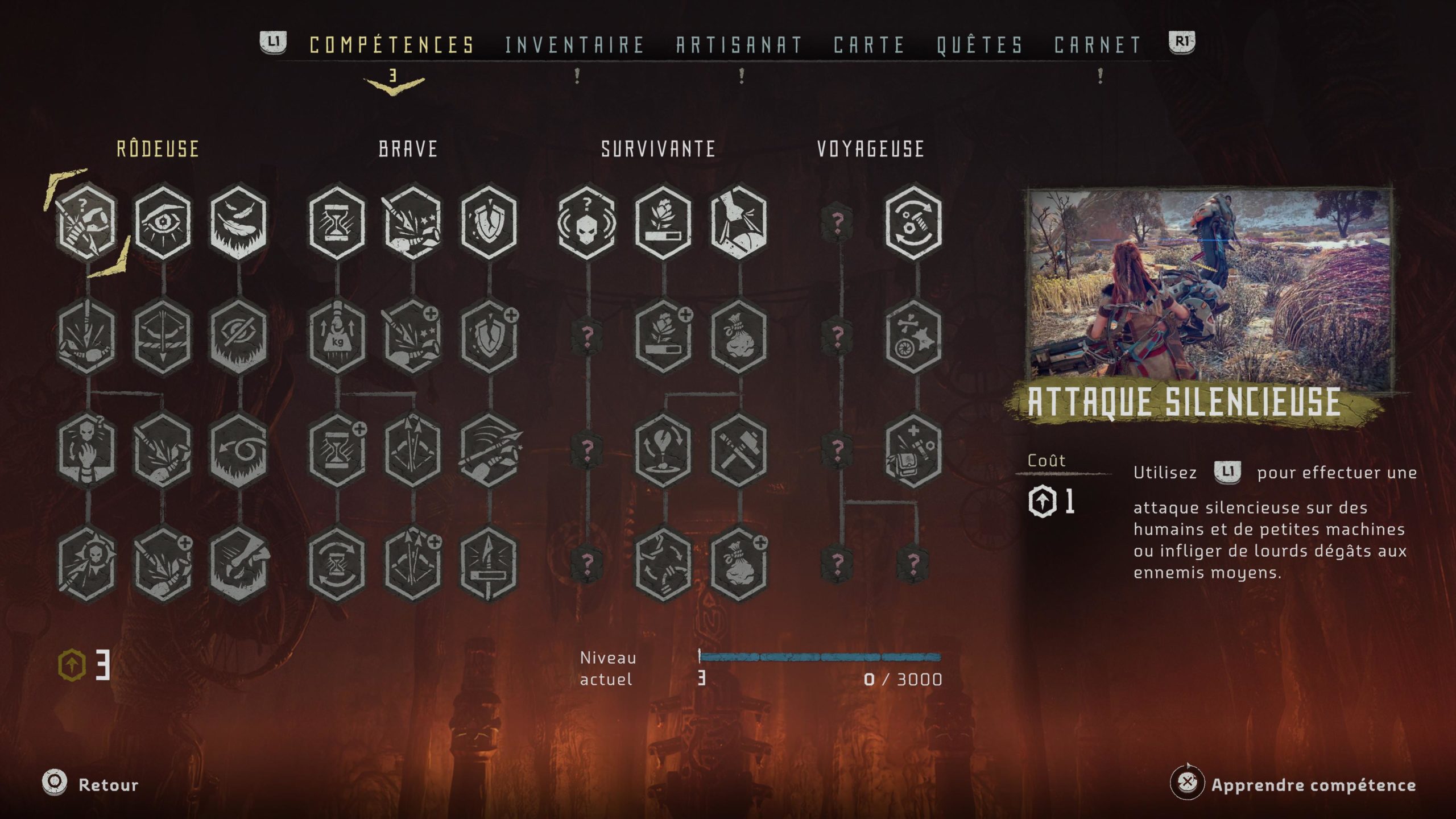Choose the crossed-out eye skill icon
1456x819 pixels.
coord(238,337)
